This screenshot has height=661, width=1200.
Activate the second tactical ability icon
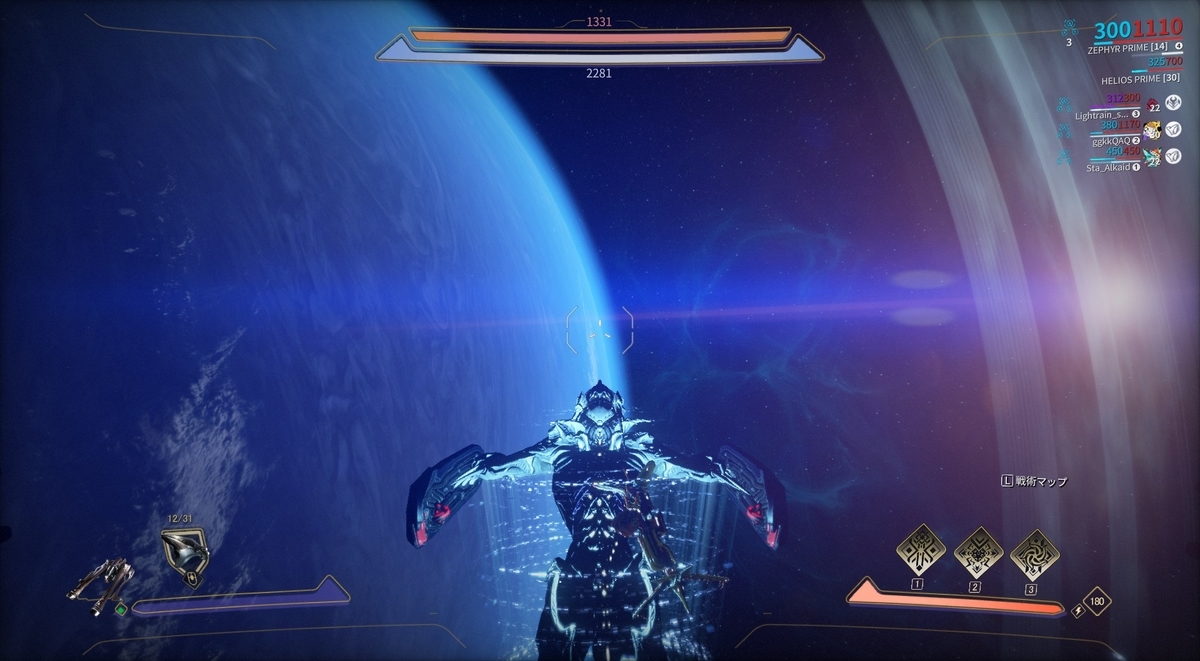(974, 548)
